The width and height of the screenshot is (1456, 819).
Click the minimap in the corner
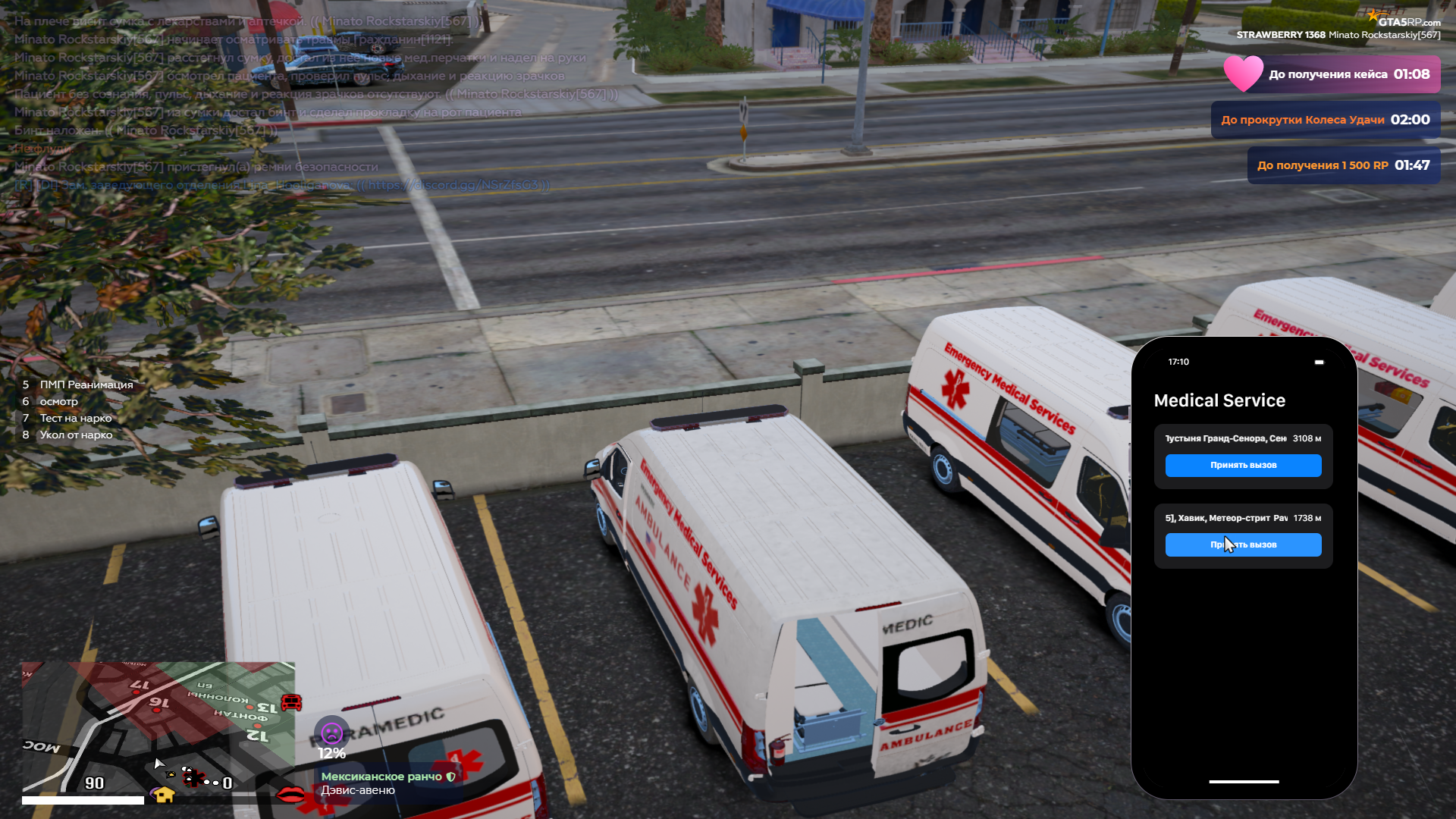tap(158, 728)
